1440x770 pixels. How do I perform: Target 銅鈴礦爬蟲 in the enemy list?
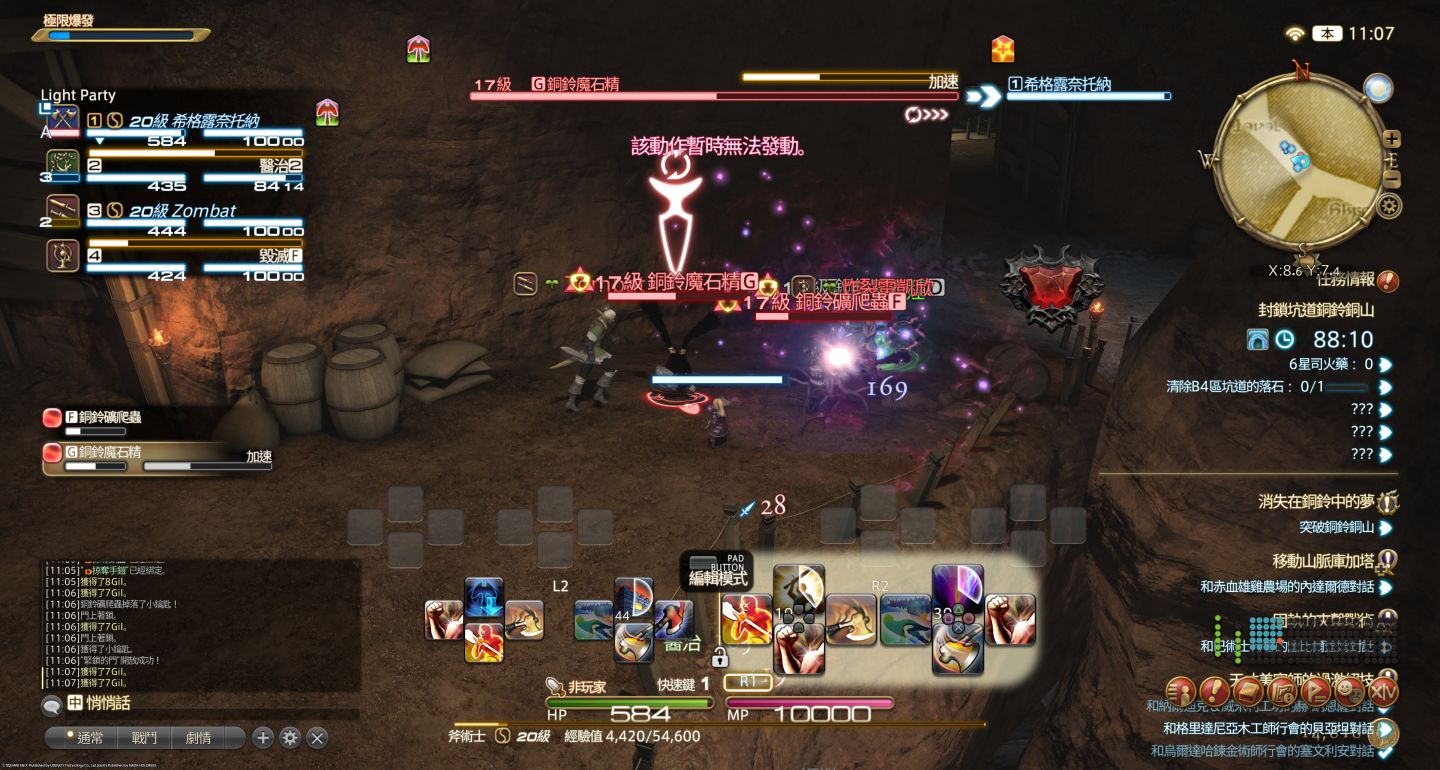(x=105, y=418)
